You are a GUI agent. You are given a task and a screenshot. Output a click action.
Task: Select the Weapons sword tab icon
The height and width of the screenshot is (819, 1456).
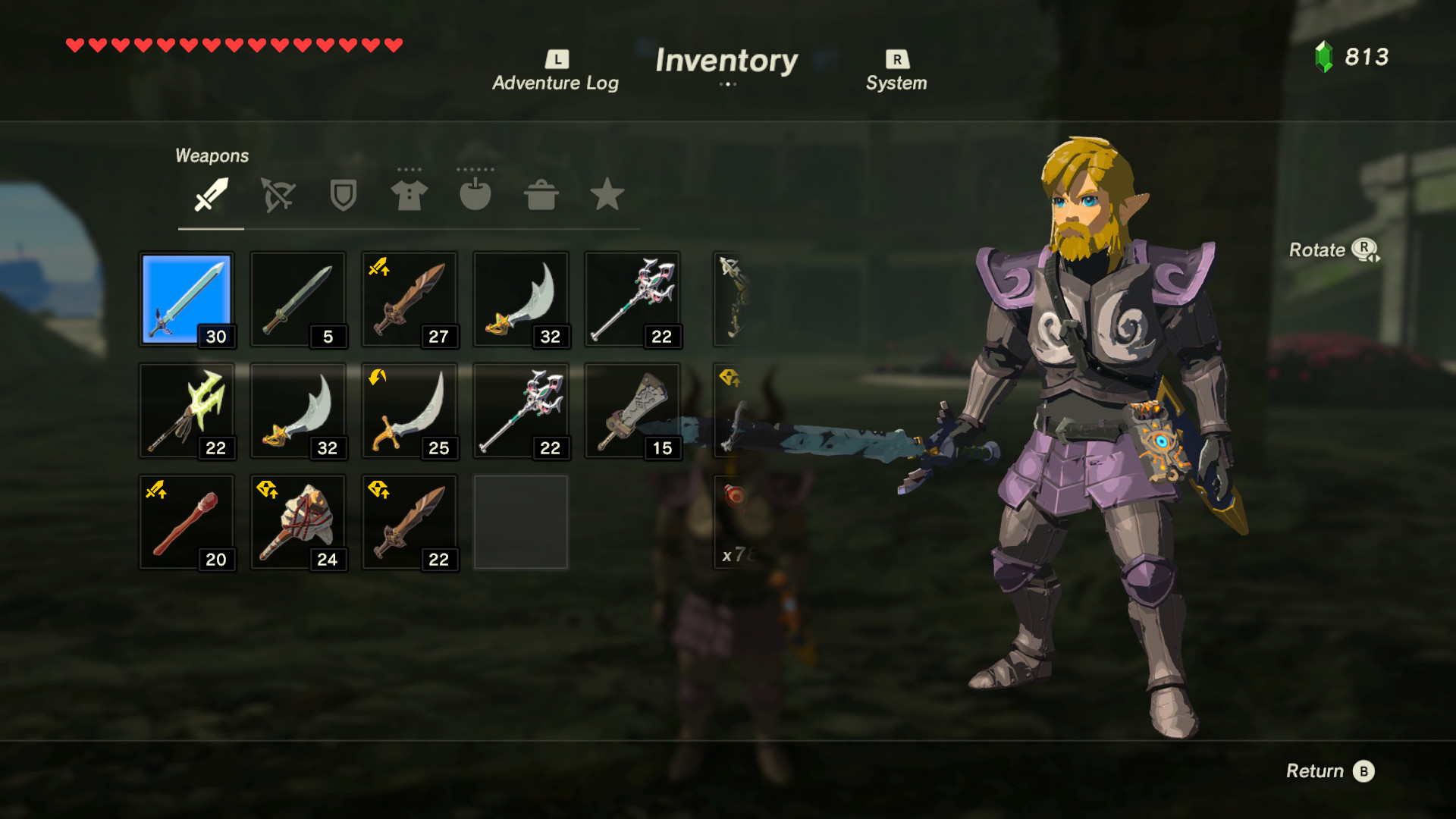tap(210, 196)
